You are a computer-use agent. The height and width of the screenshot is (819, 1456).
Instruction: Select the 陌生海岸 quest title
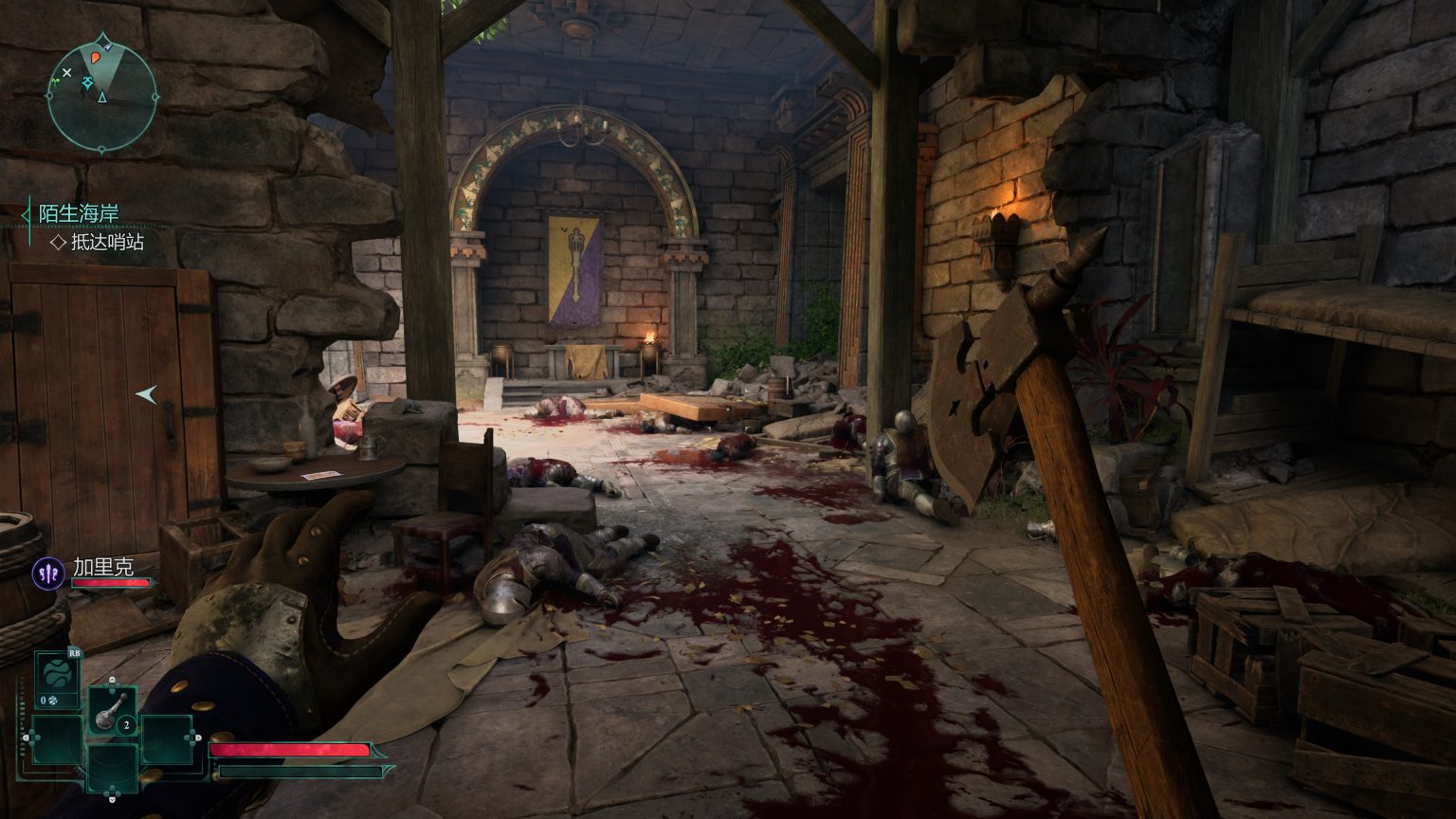79,213
